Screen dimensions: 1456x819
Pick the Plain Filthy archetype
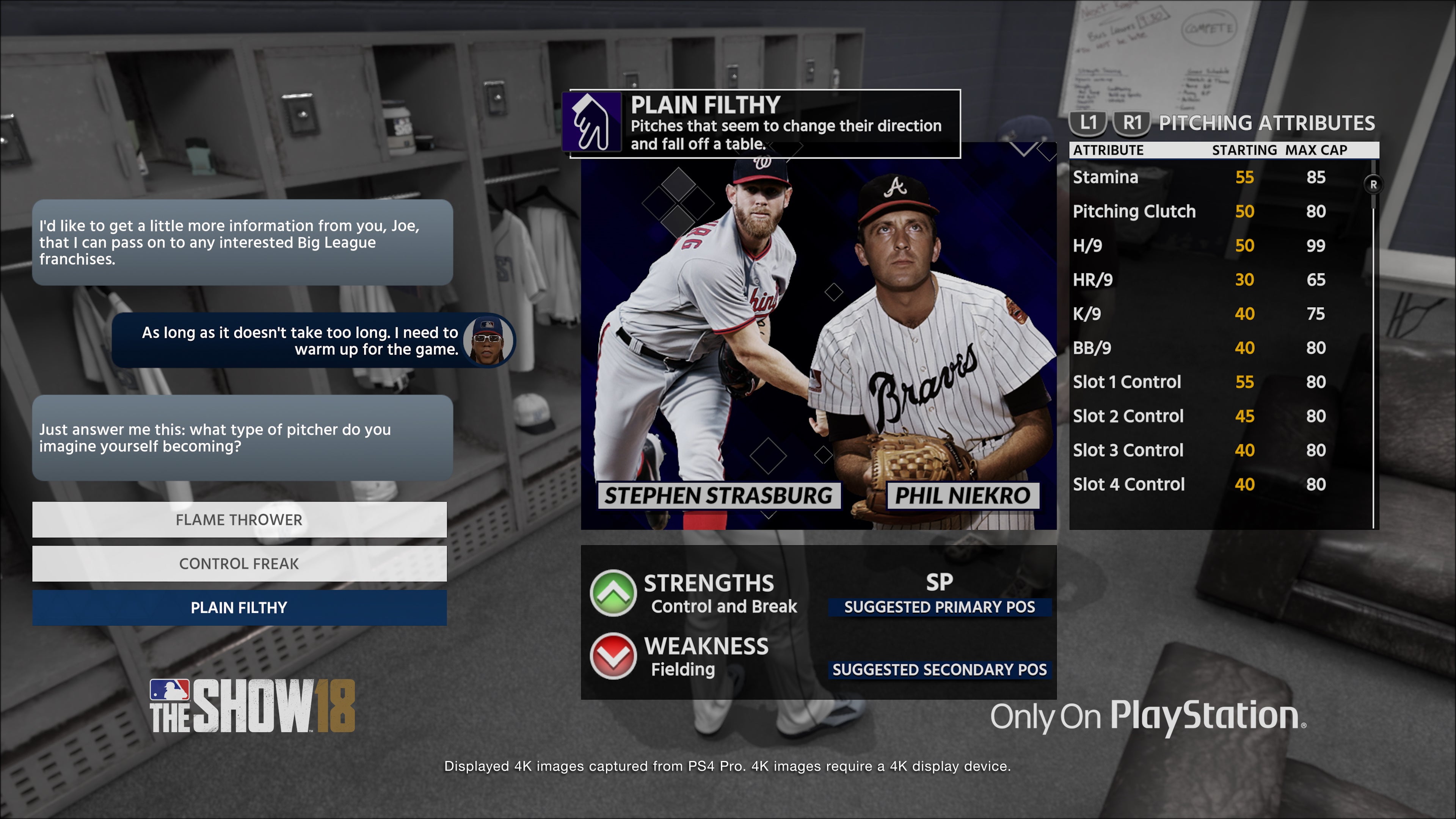click(x=239, y=607)
